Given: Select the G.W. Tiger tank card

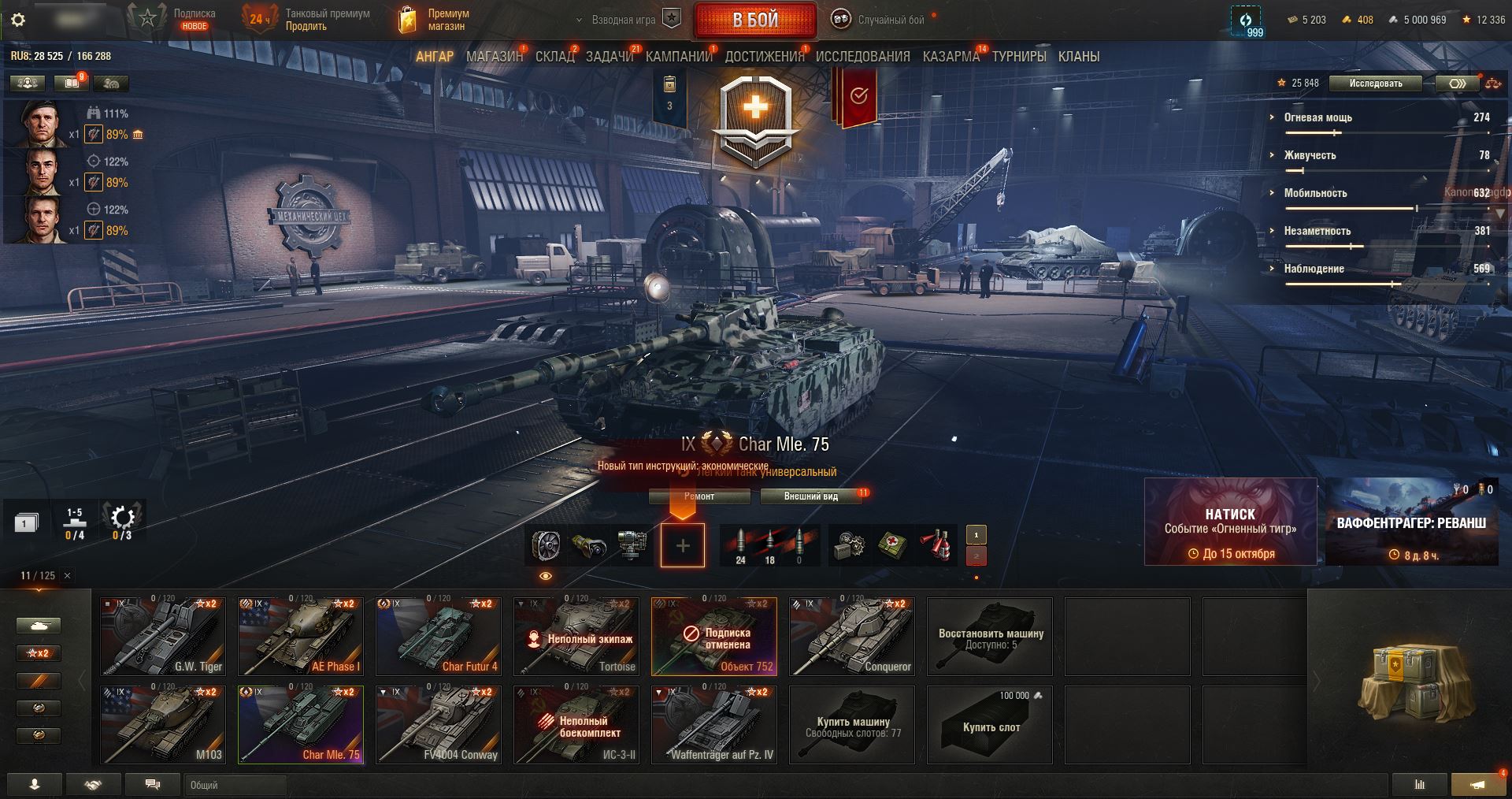Looking at the screenshot, I should click(163, 637).
